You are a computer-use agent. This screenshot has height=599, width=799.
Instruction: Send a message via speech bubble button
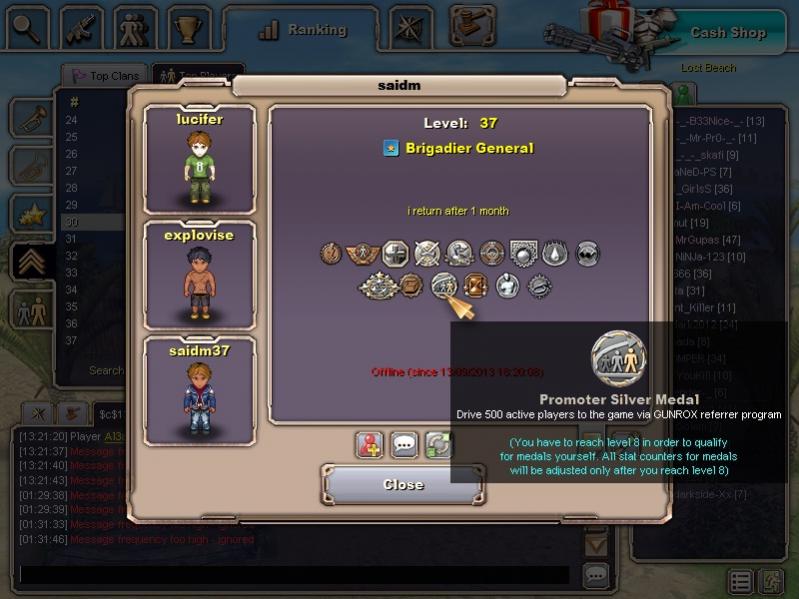pyautogui.click(x=404, y=445)
